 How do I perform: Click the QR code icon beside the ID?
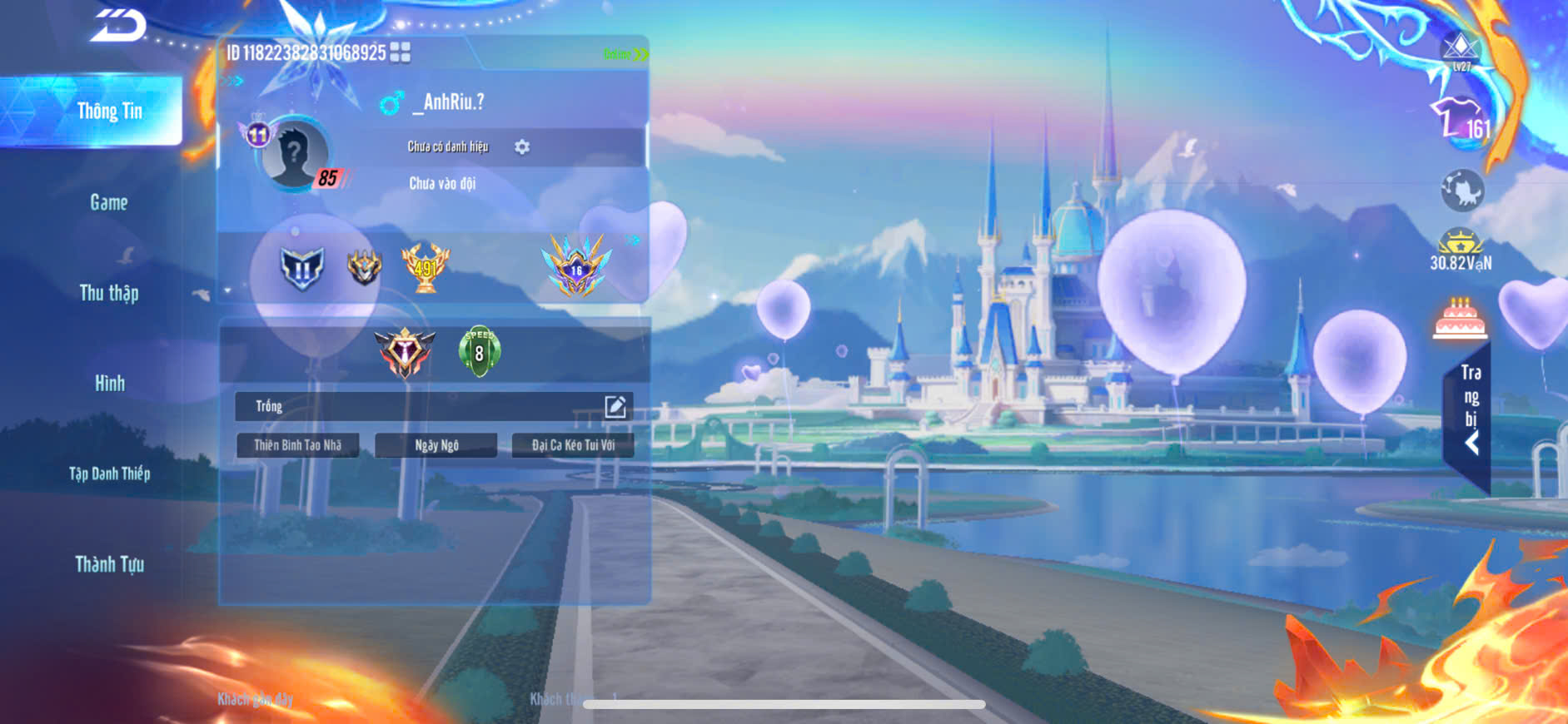pyautogui.click(x=400, y=52)
